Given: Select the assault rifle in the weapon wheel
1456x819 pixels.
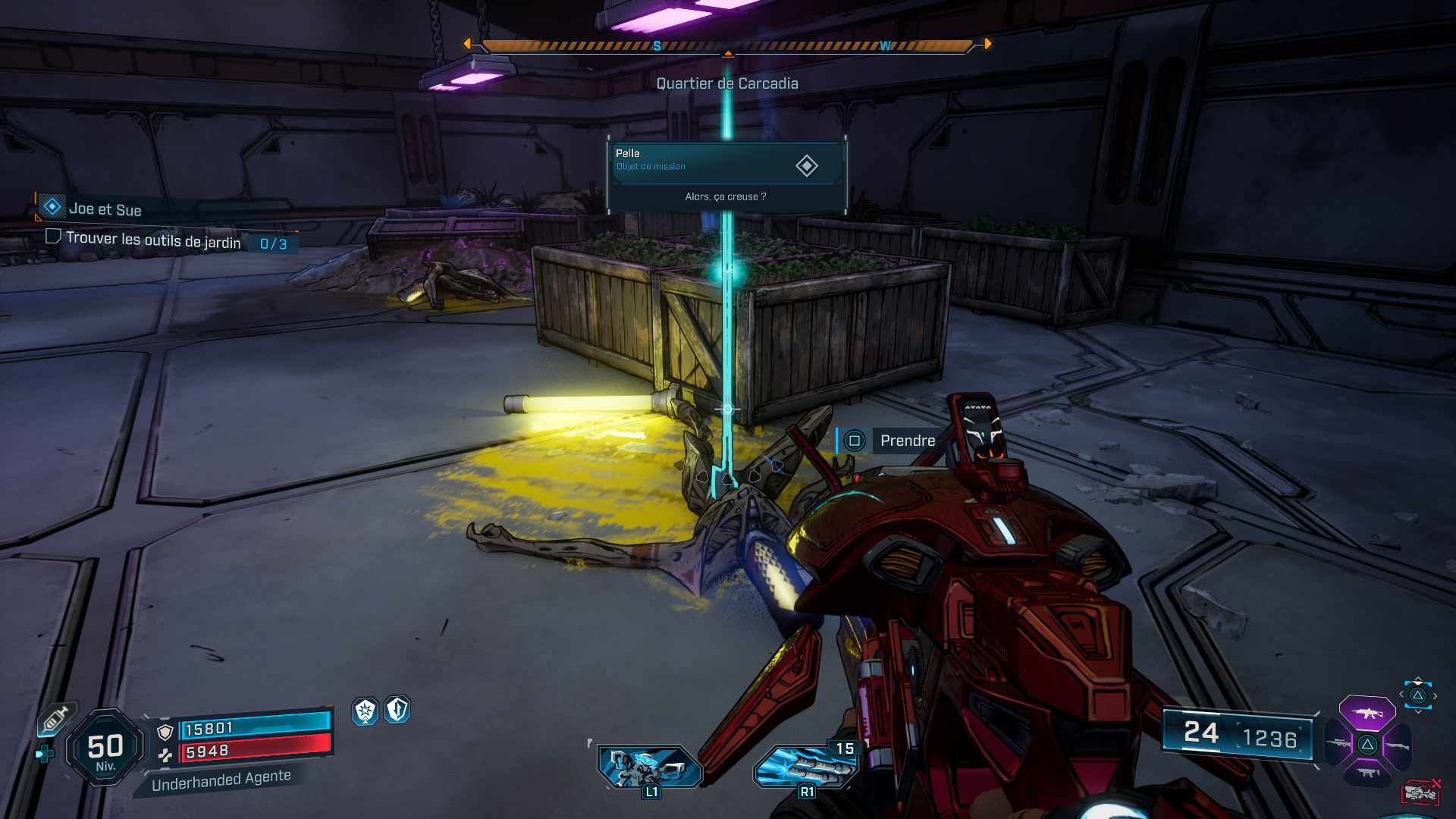Looking at the screenshot, I should coord(1367,713).
